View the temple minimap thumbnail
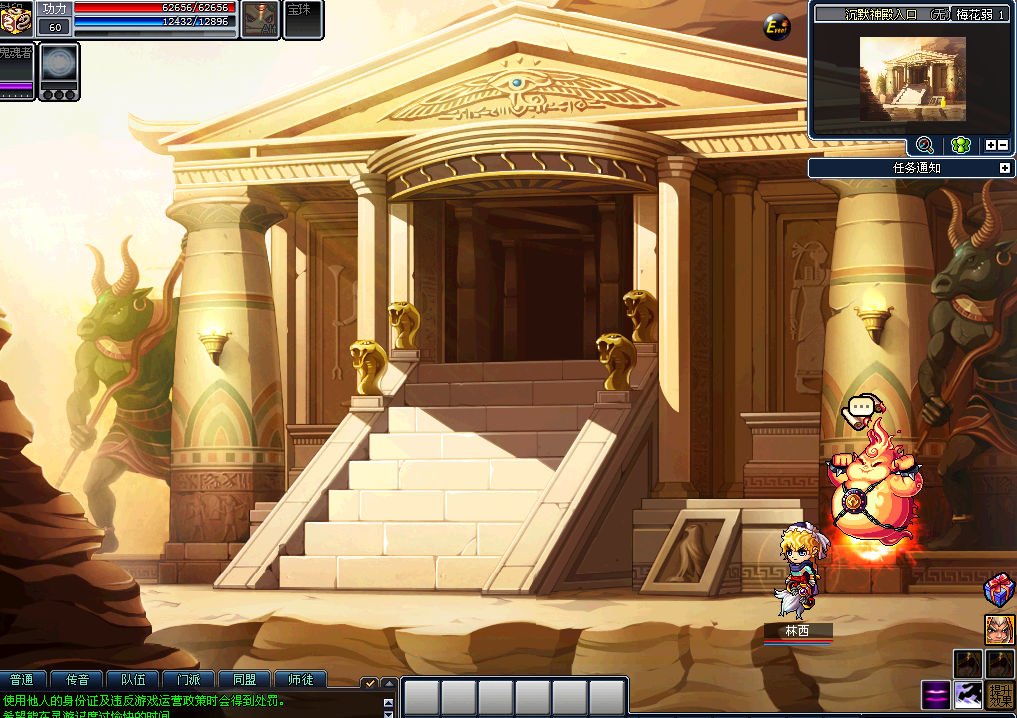This screenshot has width=1017, height=718. pyautogui.click(x=912, y=78)
